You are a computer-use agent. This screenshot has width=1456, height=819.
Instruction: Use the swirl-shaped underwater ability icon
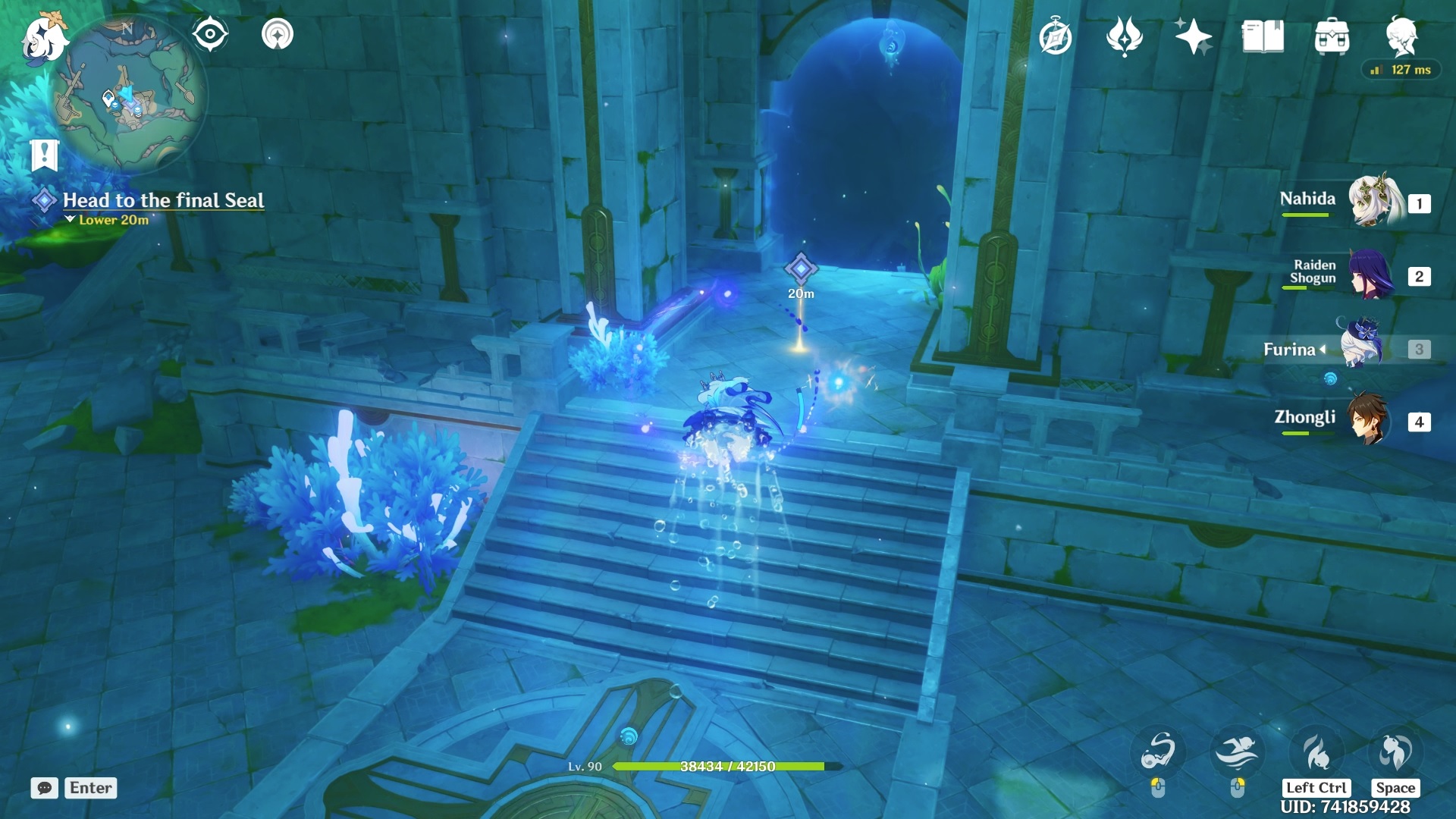coord(1158,752)
